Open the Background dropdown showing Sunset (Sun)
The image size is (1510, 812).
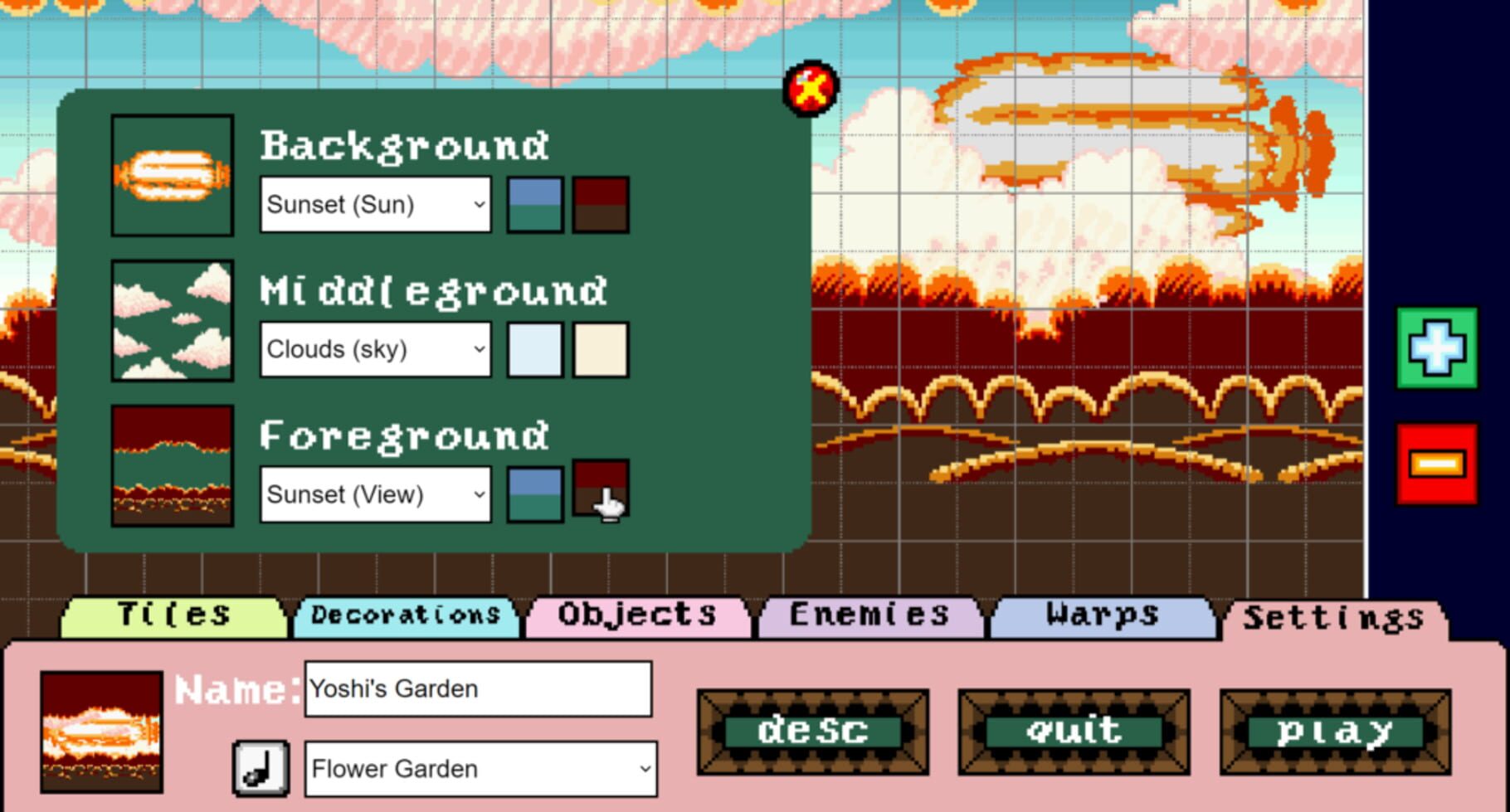(375, 204)
